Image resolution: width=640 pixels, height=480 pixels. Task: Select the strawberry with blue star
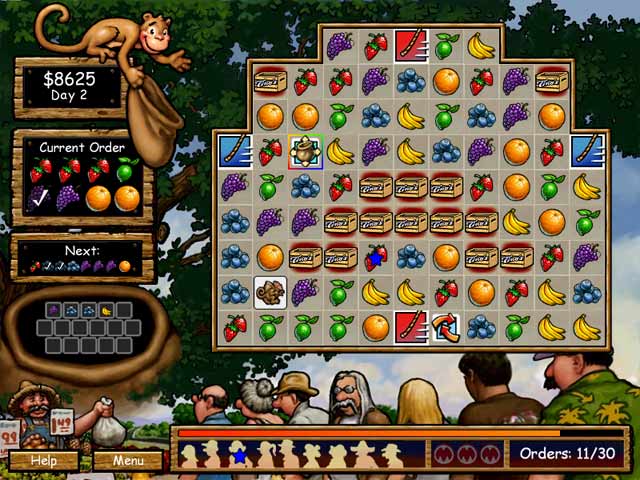[x=375, y=257]
